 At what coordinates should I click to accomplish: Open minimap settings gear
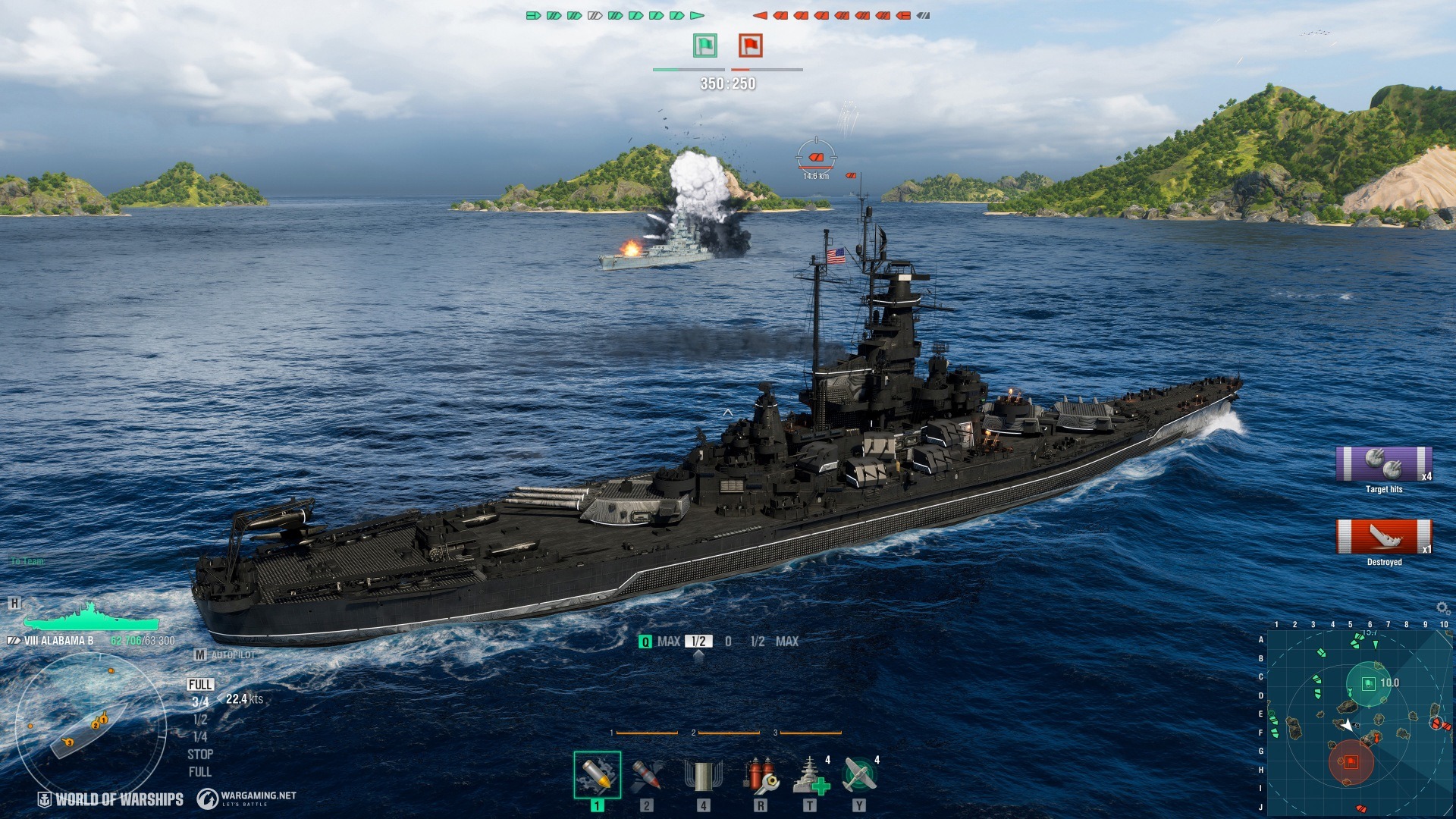pyautogui.click(x=1442, y=608)
